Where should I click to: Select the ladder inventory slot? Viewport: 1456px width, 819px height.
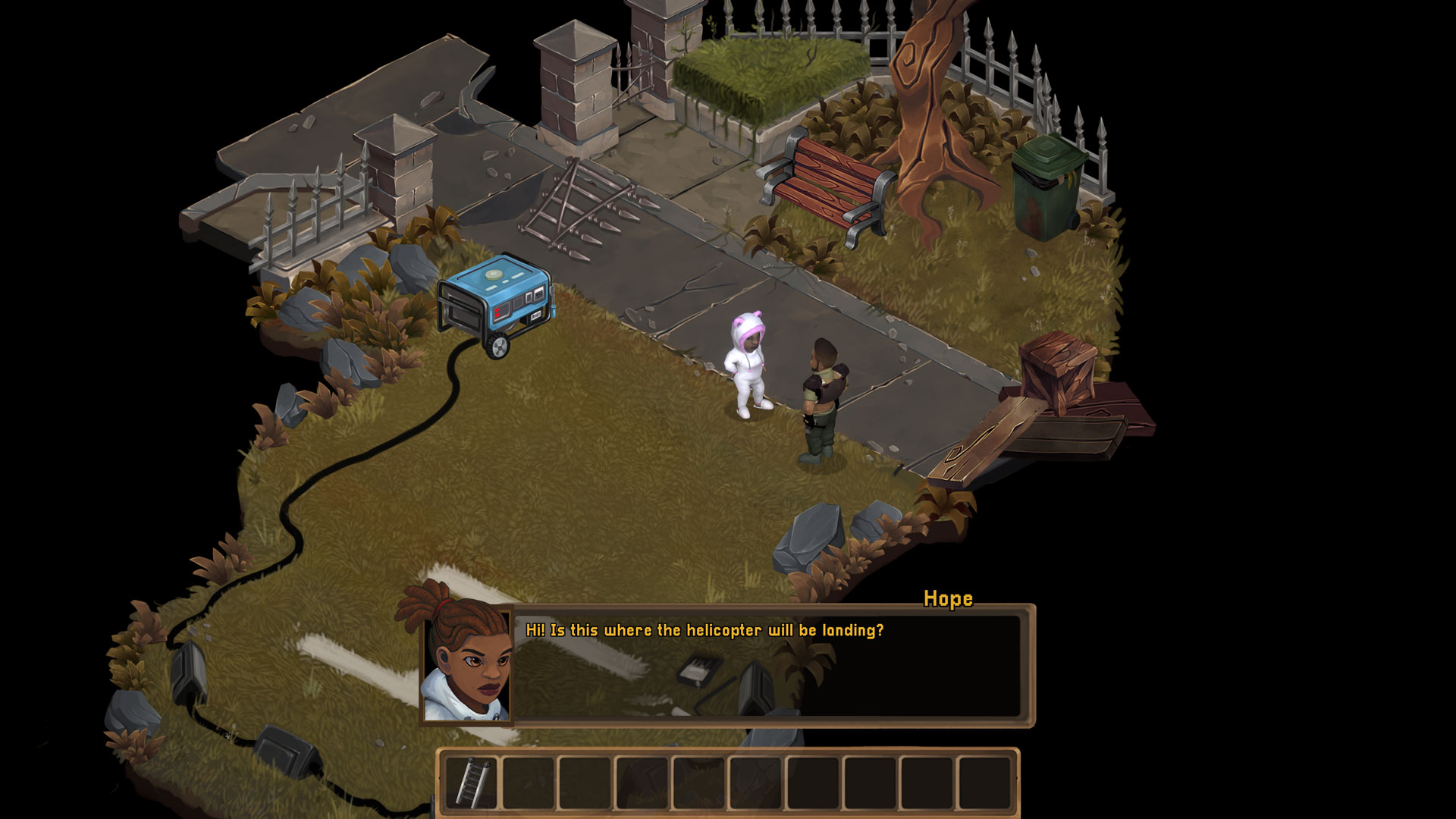click(x=472, y=783)
